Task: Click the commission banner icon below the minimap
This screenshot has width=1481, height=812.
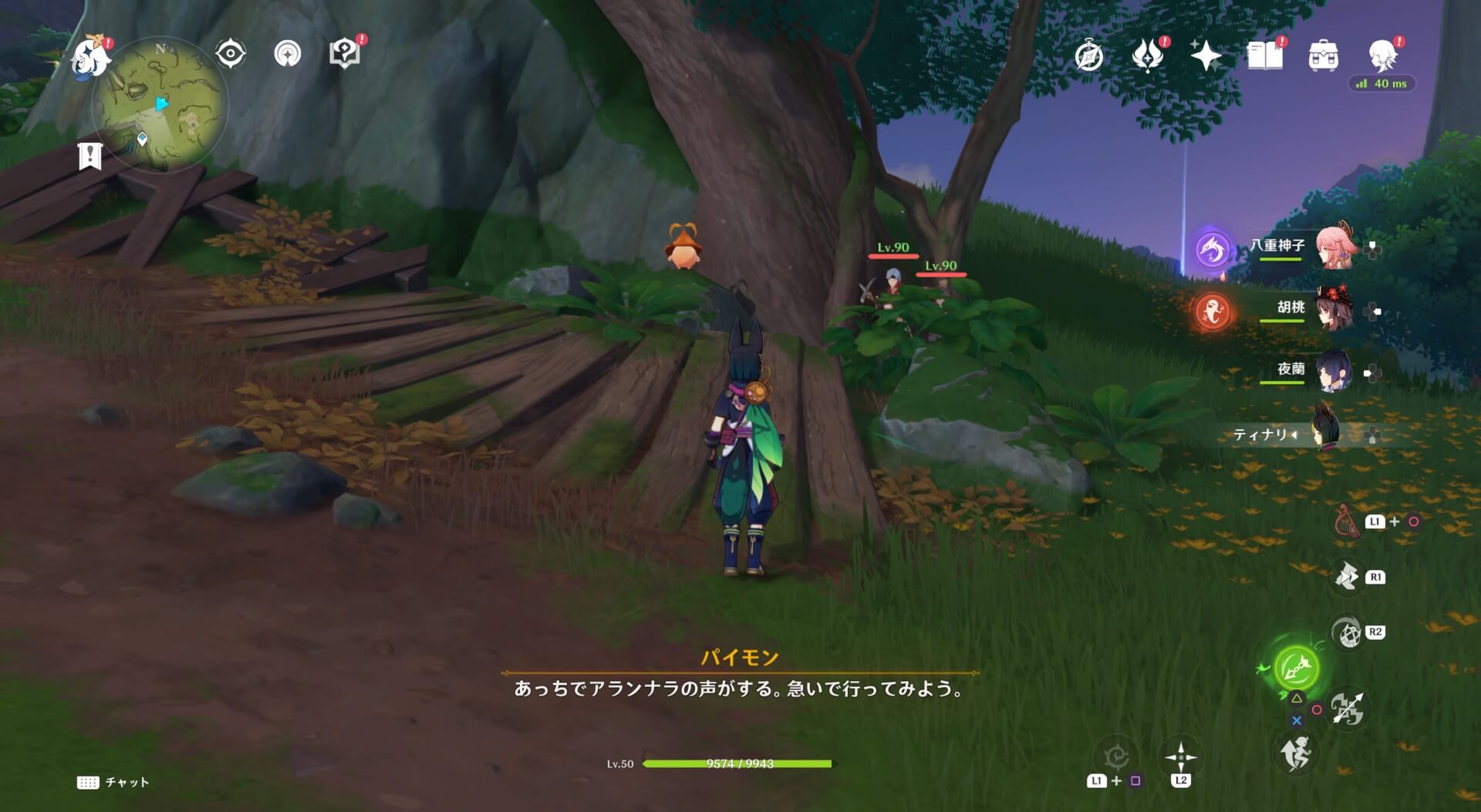Action: click(x=90, y=157)
